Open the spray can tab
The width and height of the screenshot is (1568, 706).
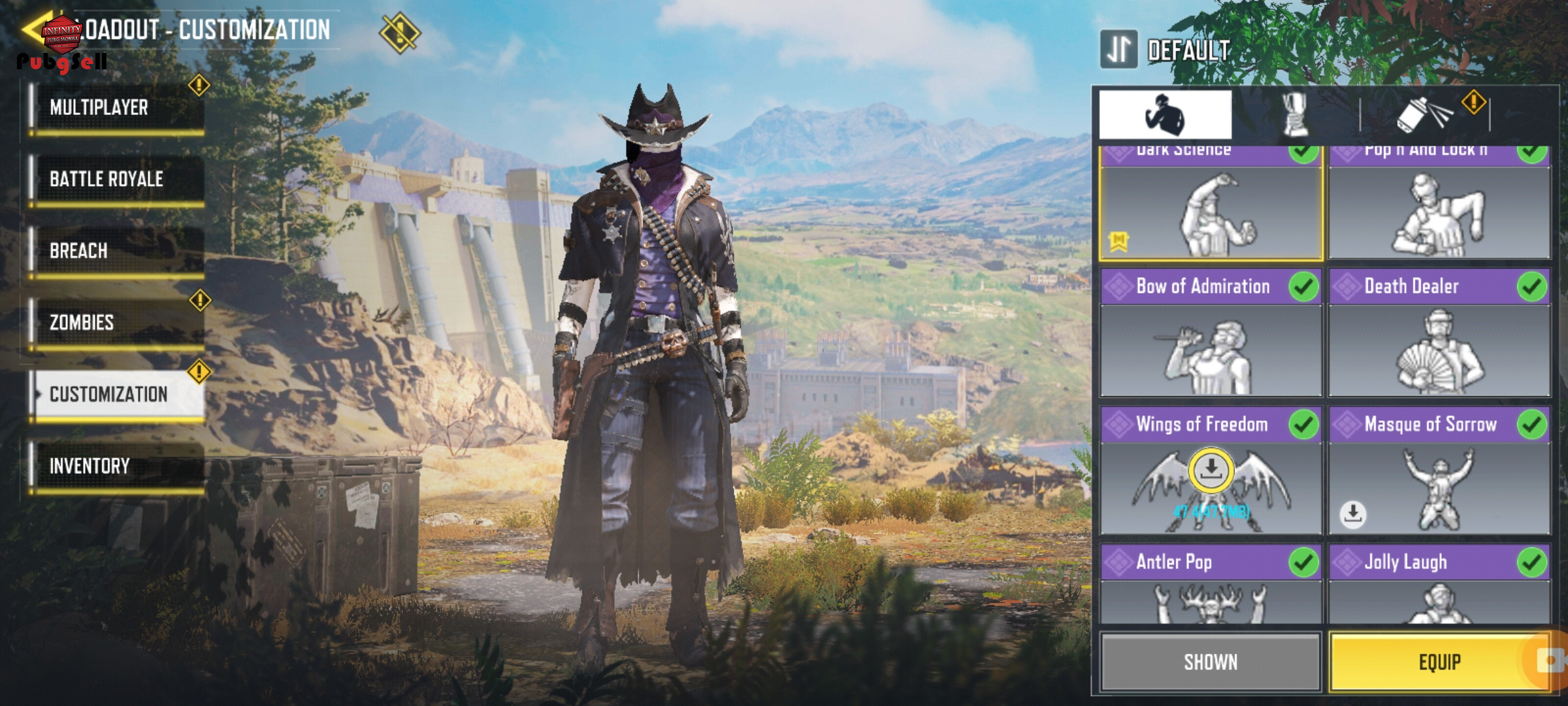pyautogui.click(x=1424, y=115)
